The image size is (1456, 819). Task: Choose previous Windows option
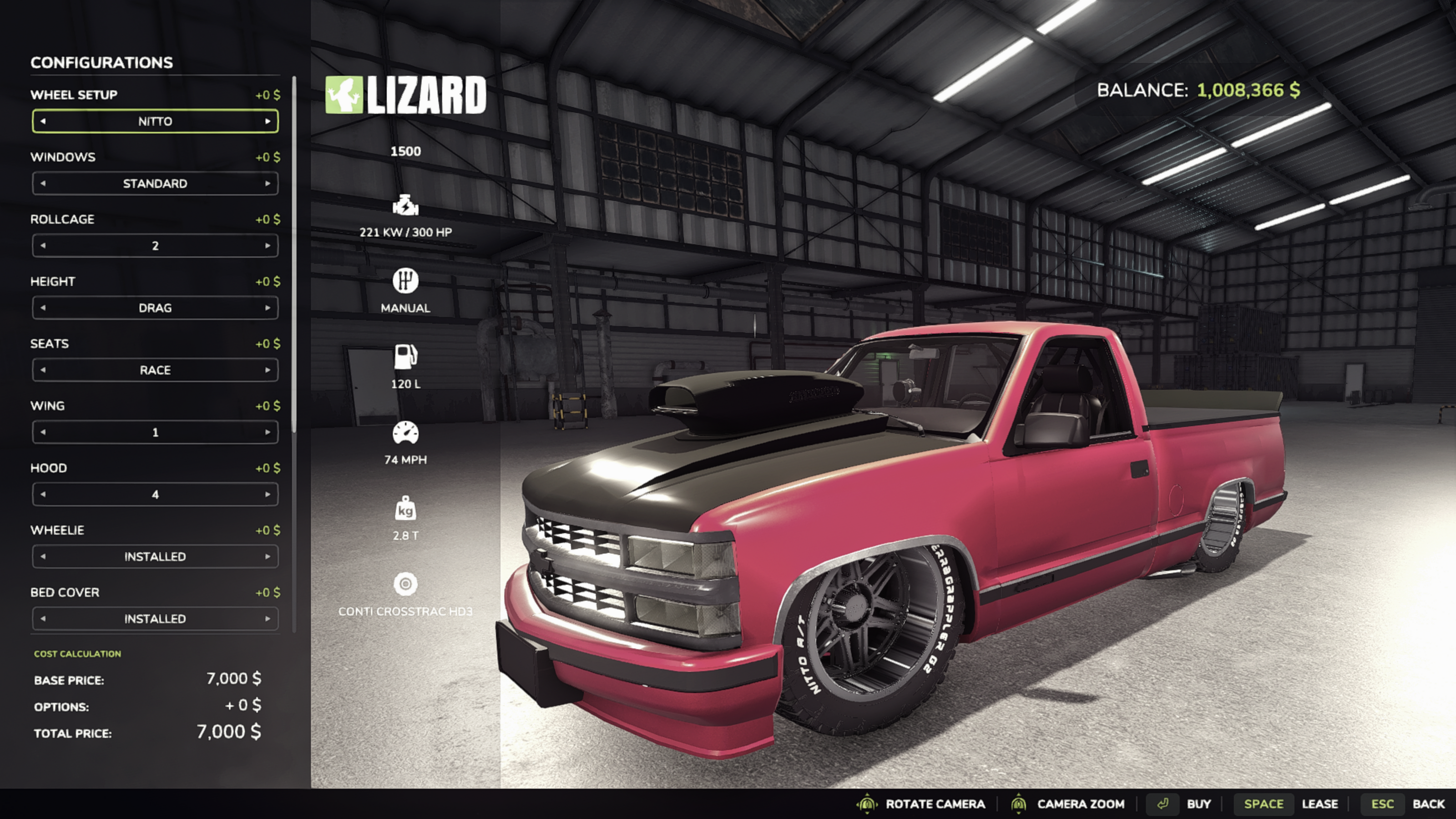[x=44, y=184]
